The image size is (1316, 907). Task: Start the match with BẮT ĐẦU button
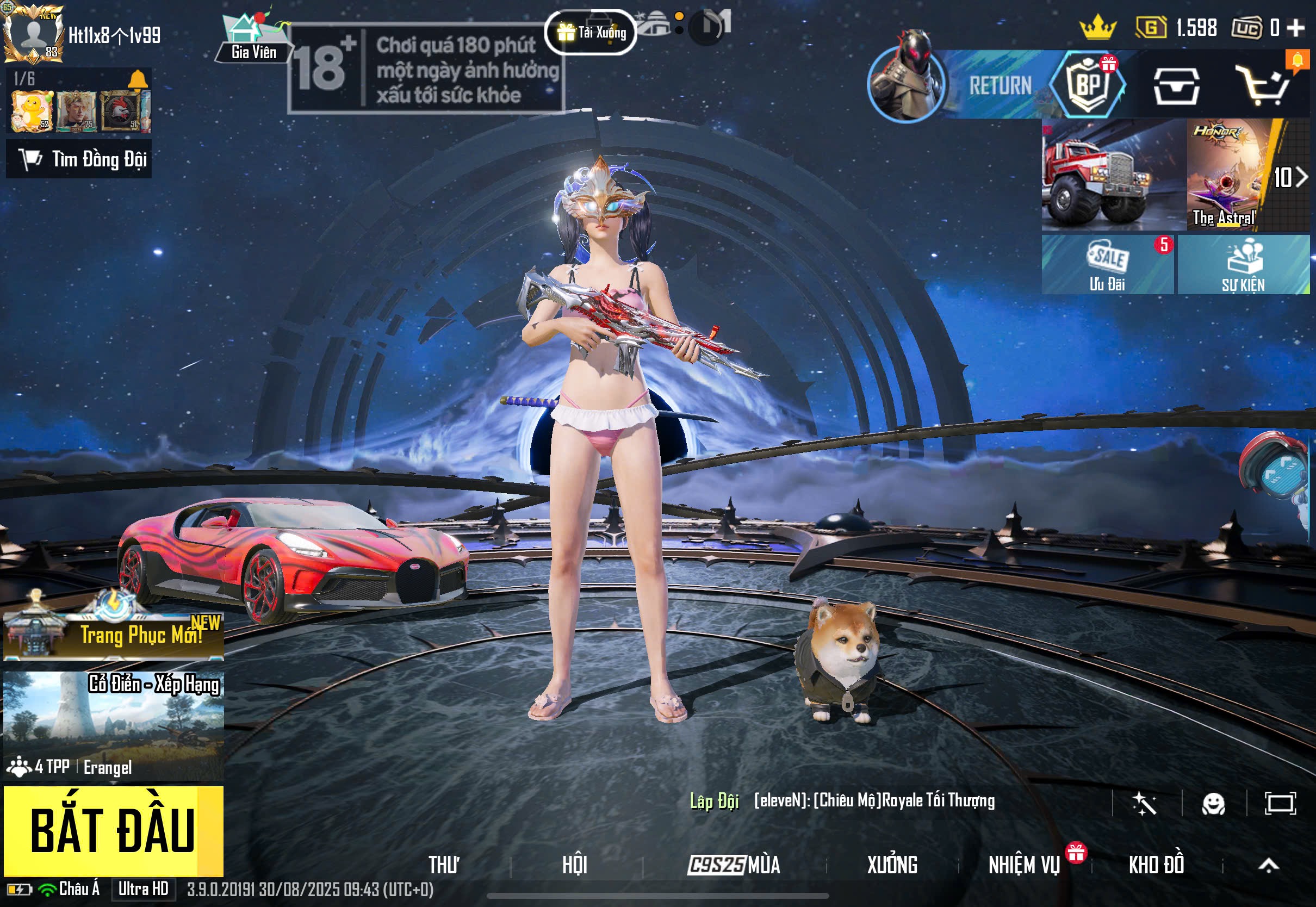click(113, 831)
